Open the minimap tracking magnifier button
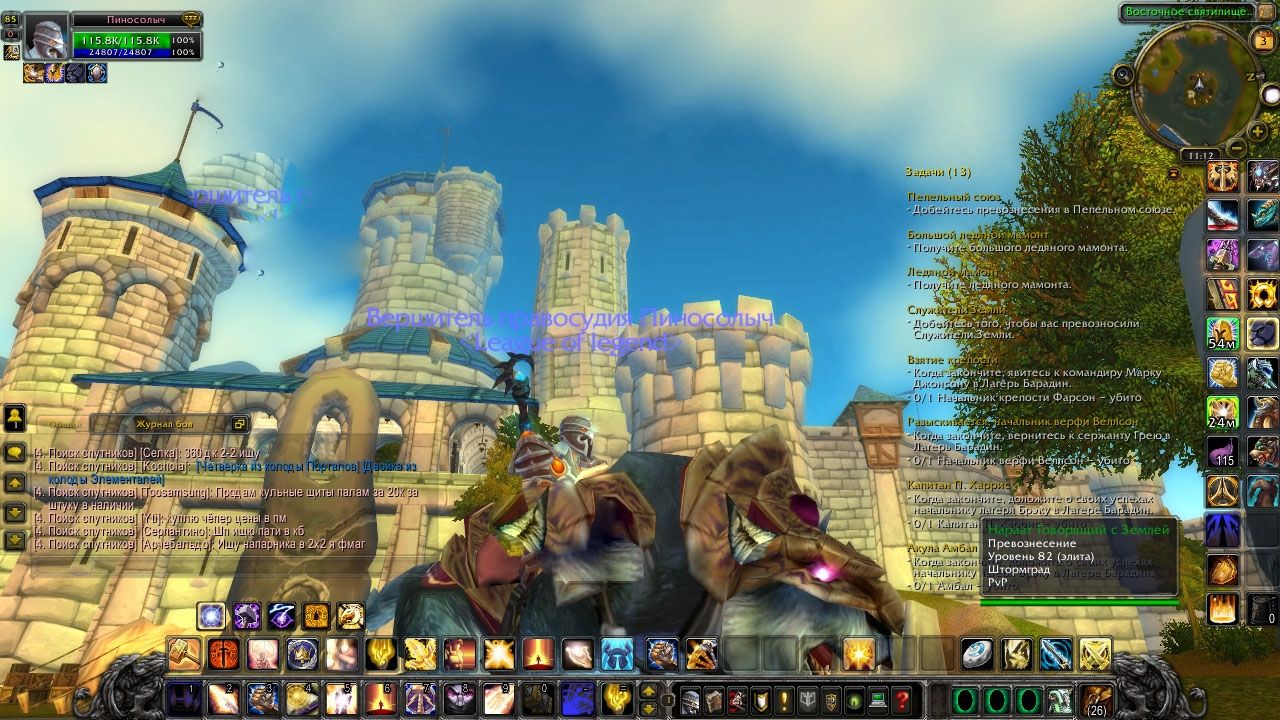The width and height of the screenshot is (1280, 720). coord(1123,74)
